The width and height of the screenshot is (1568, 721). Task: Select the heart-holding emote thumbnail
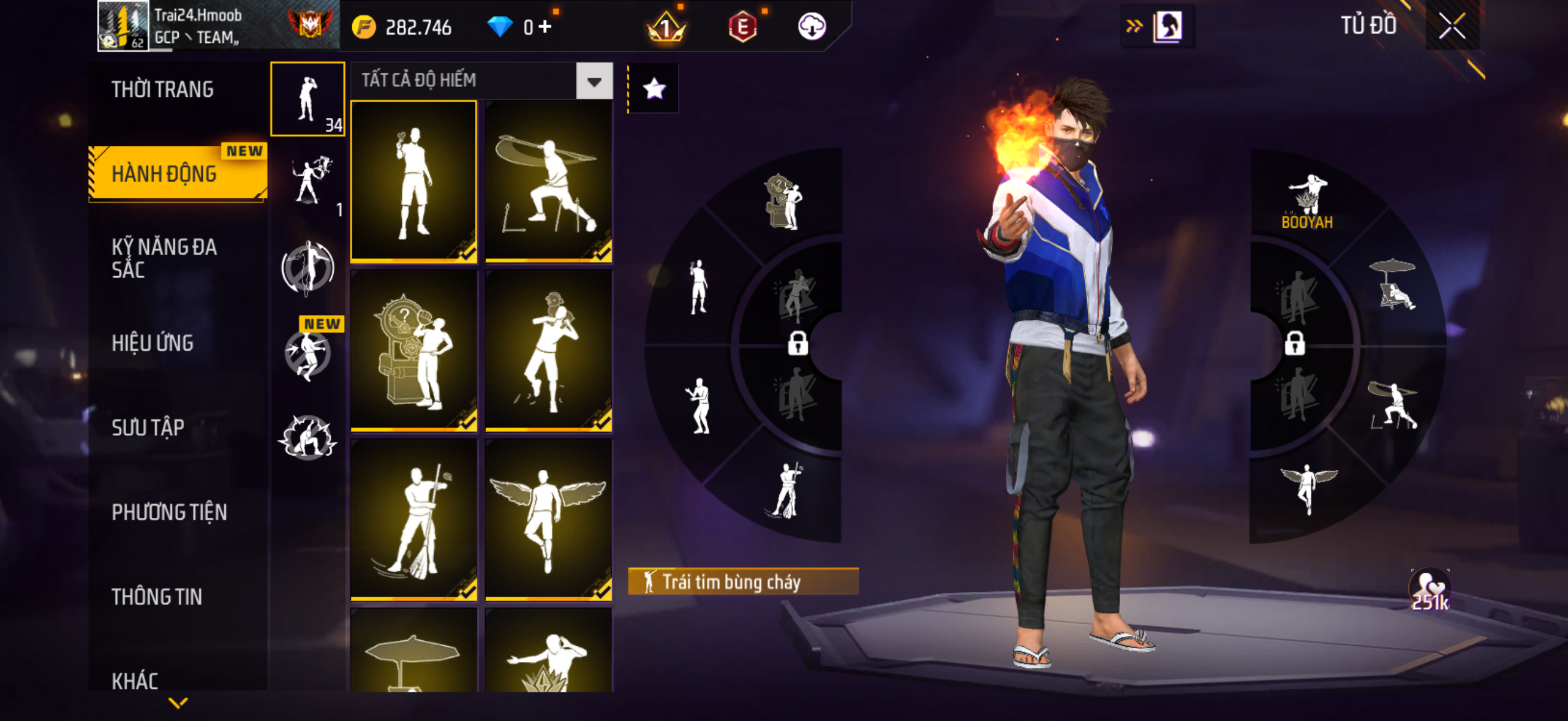click(x=414, y=181)
